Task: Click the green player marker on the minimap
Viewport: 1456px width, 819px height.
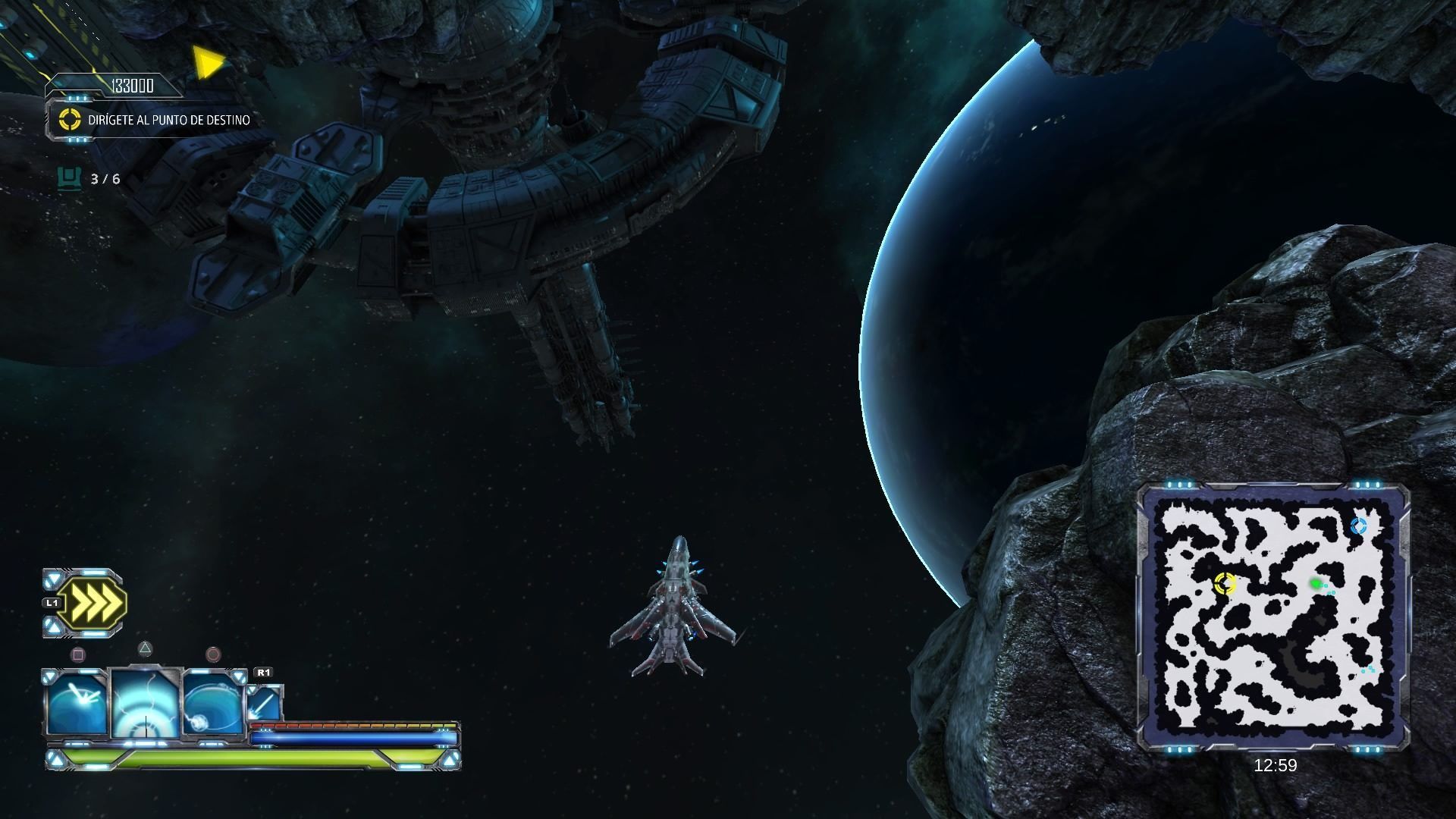Action: 1316,583
